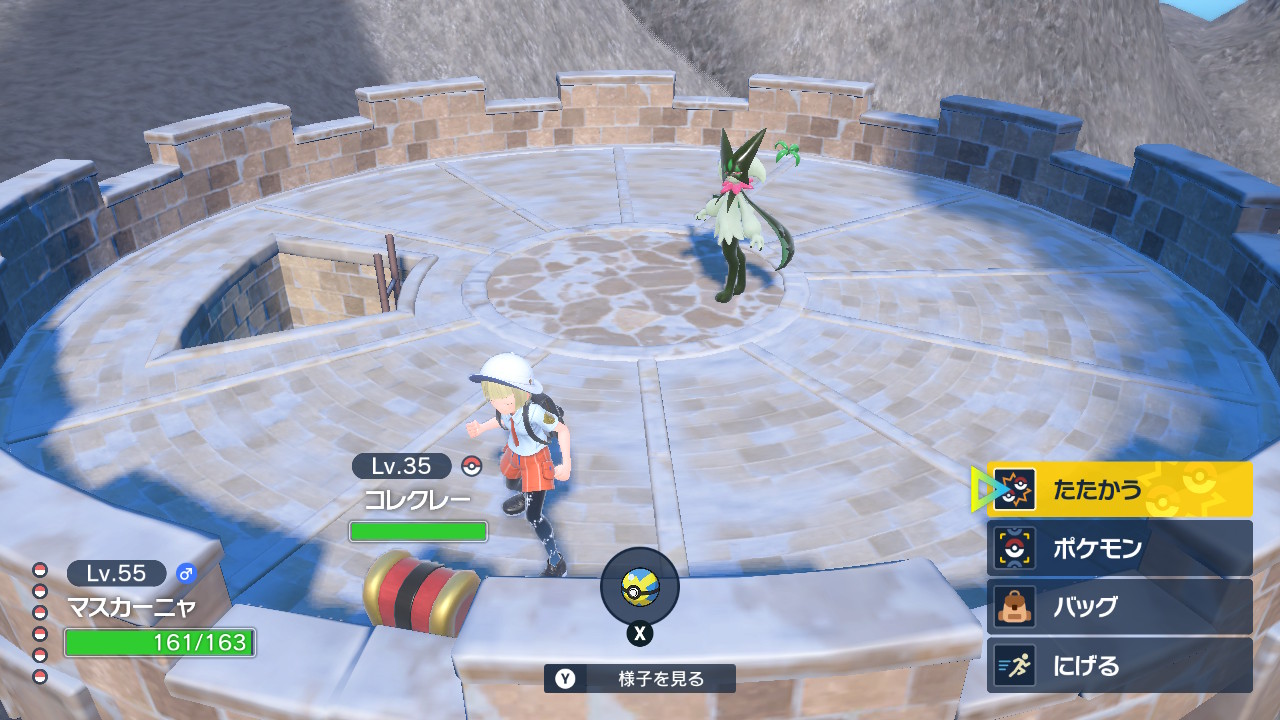
Task: Open the バッグ (Bag) menu
Action: (x=1119, y=607)
